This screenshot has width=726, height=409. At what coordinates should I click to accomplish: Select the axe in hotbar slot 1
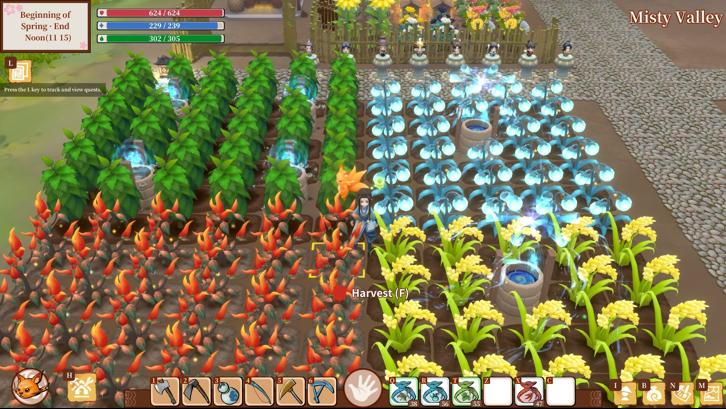point(165,391)
